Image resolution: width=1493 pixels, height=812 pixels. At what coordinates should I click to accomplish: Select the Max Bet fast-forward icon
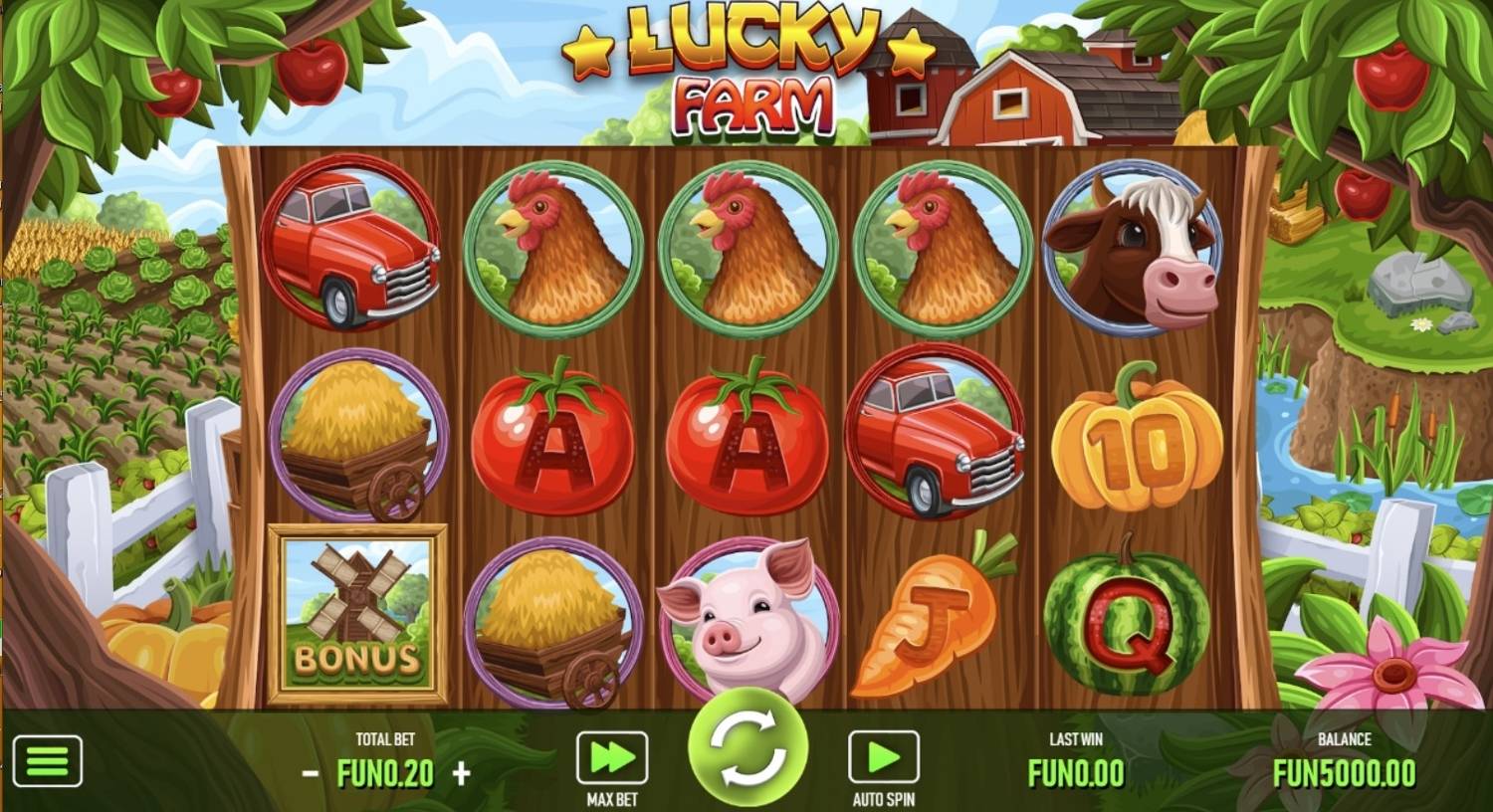coord(610,755)
